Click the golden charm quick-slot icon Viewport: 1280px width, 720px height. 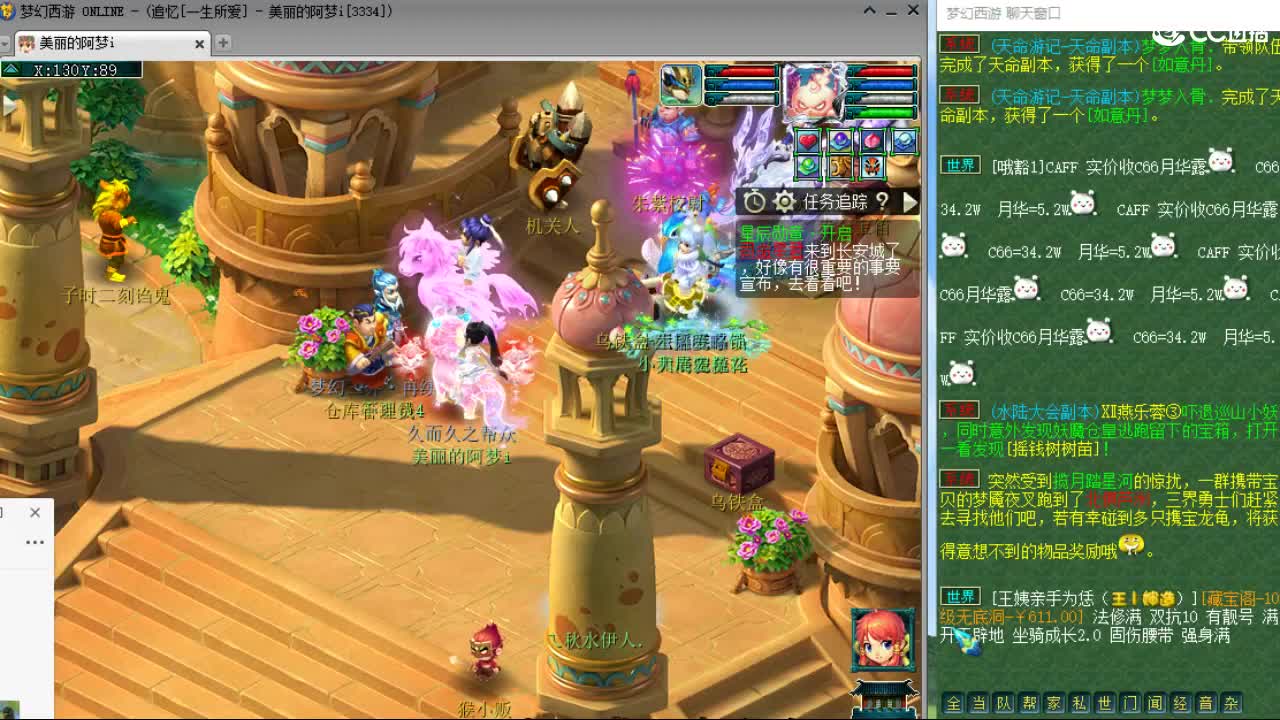click(839, 168)
